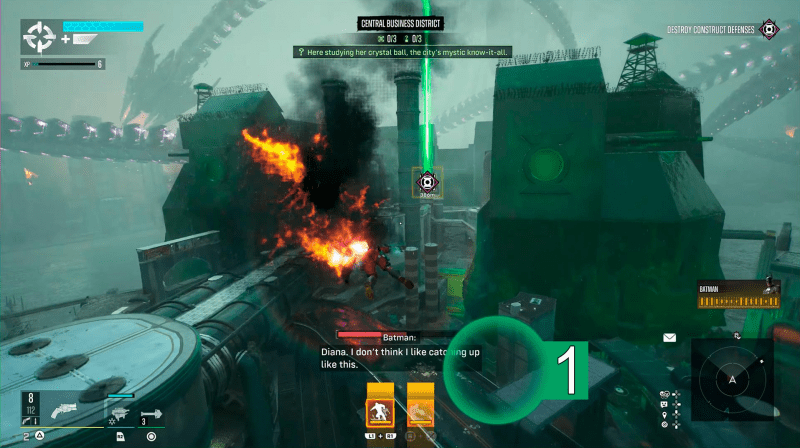The height and width of the screenshot is (448, 800).
Task: Click the green lantern objective waypoint marker
Action: pos(428,183)
